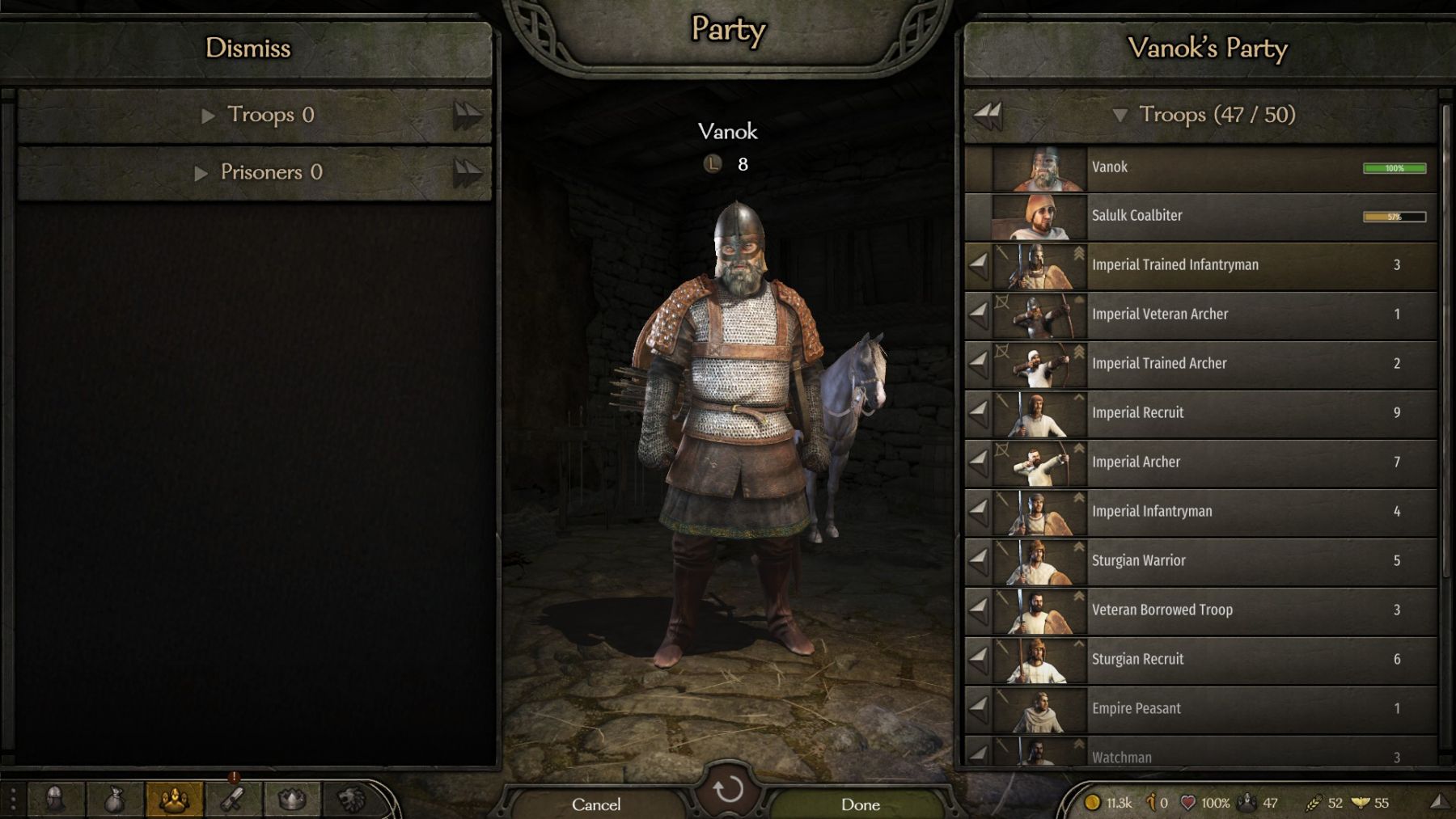Open the inventory bag icon
1456x819 pixels.
click(114, 800)
